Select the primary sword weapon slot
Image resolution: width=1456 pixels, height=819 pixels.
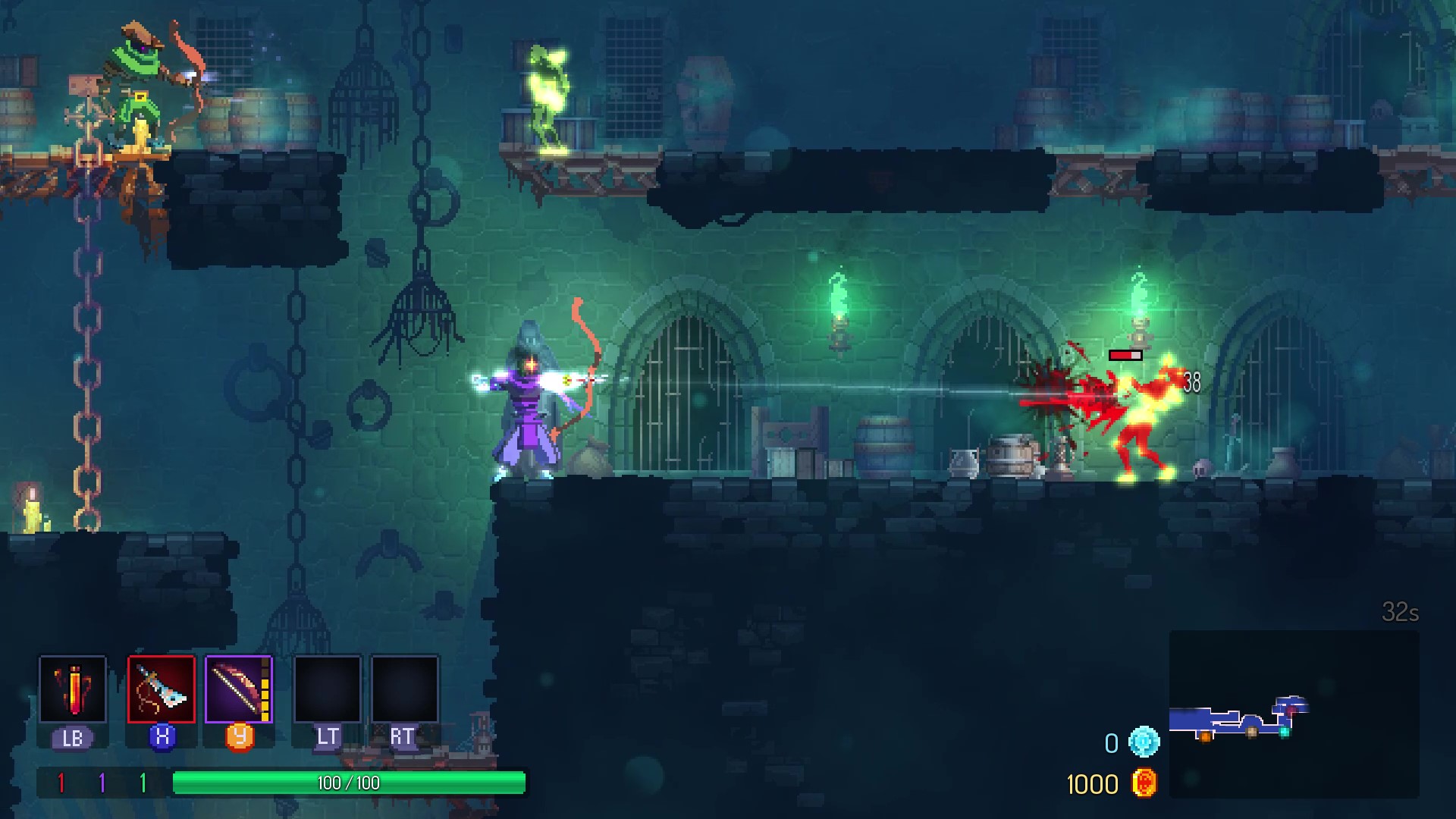(162, 689)
